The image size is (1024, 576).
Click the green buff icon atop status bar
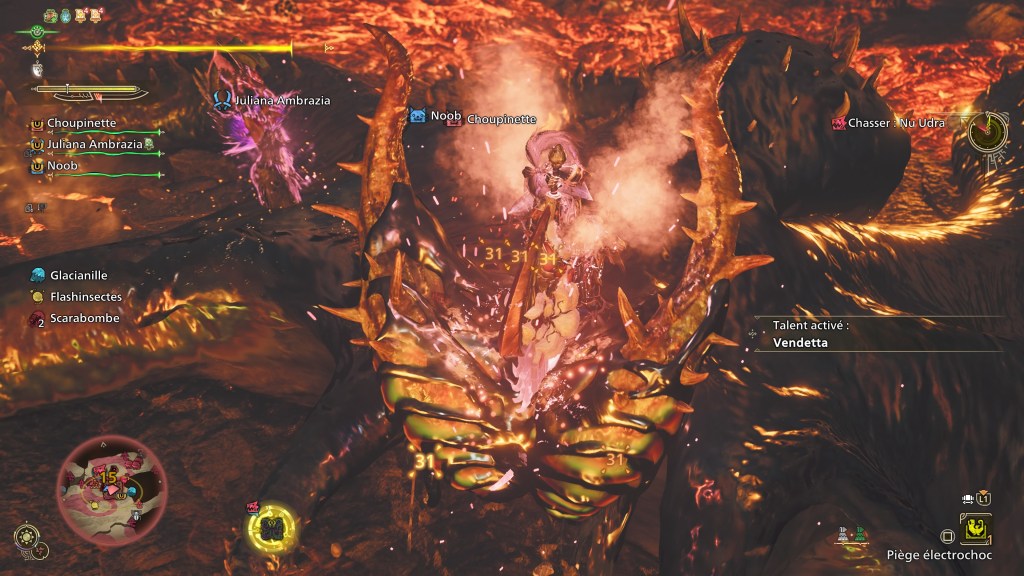49,15
